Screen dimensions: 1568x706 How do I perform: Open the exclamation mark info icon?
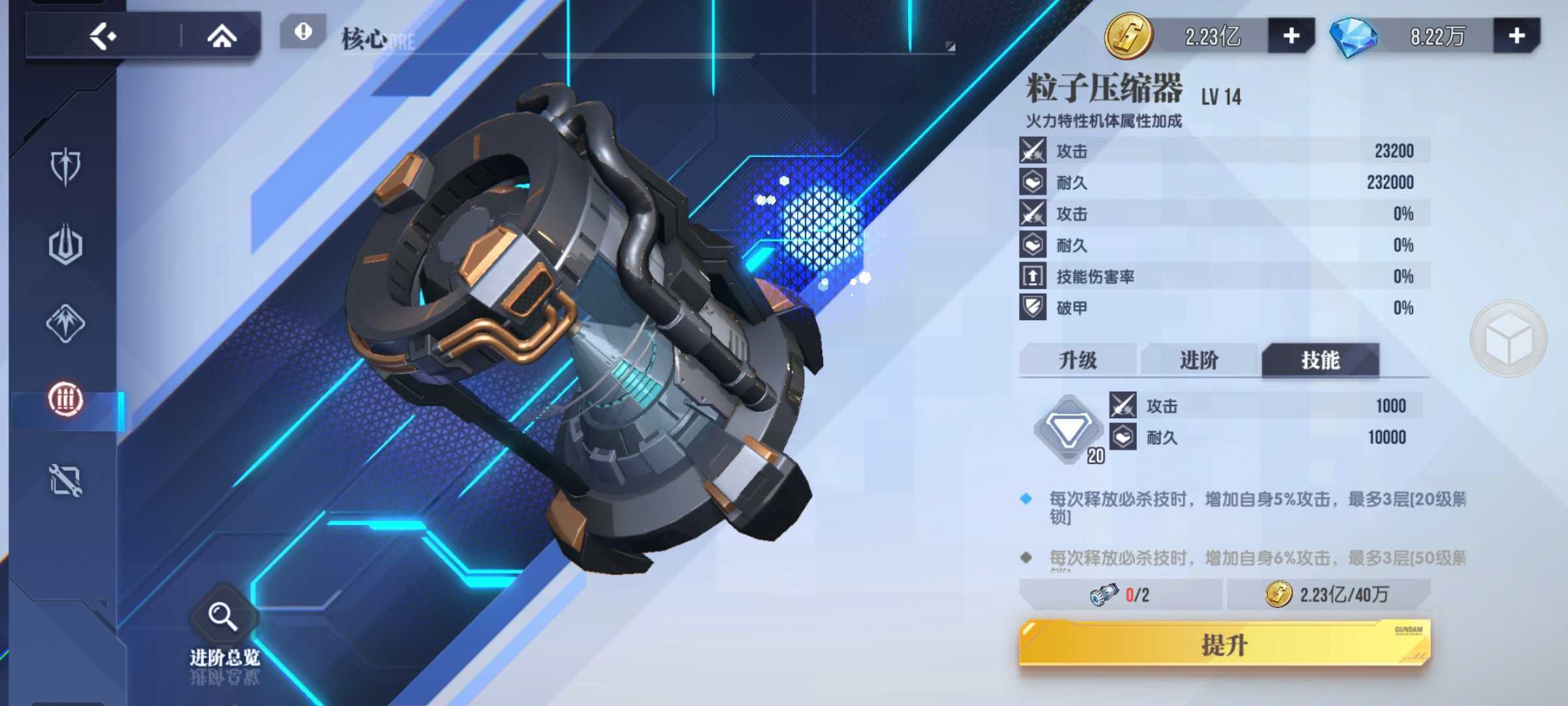(302, 32)
